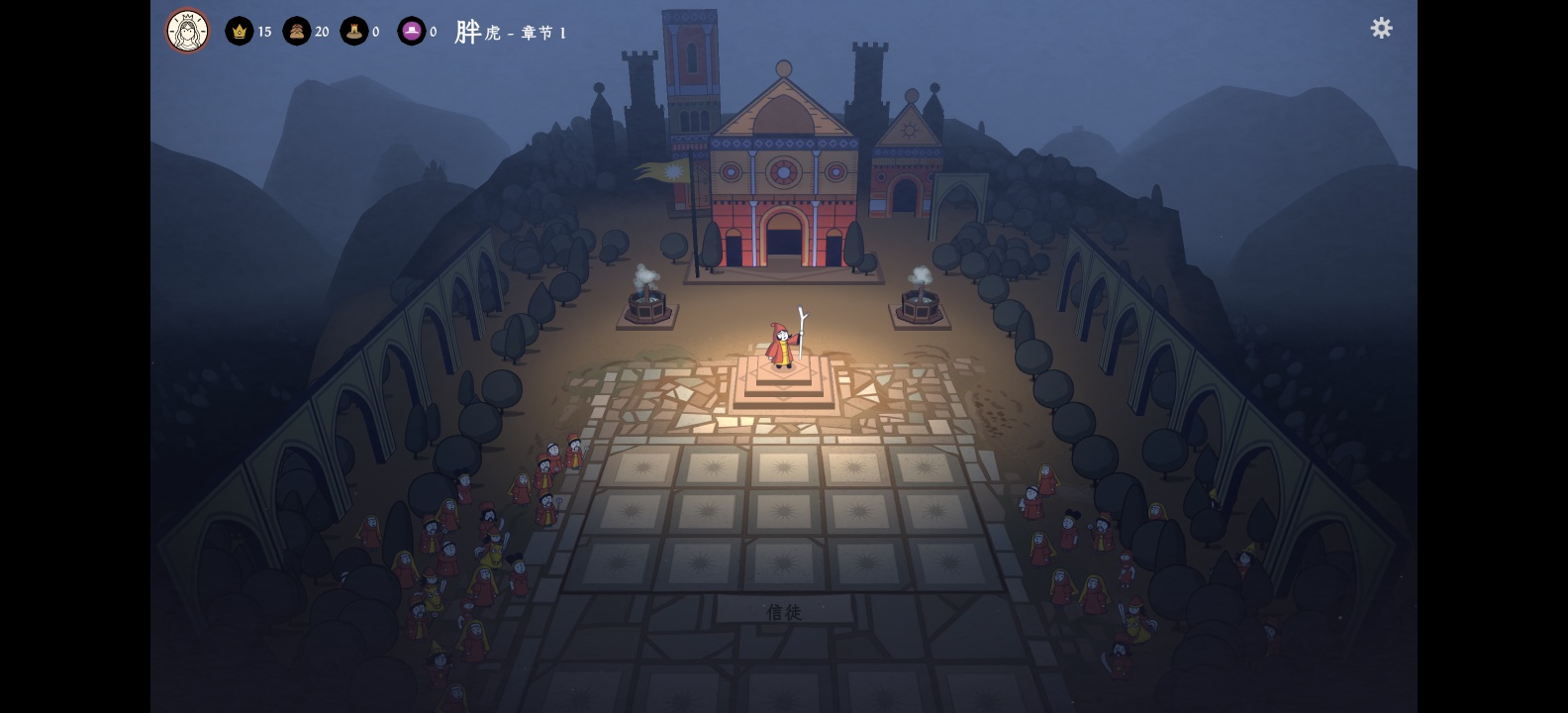Image resolution: width=1568 pixels, height=713 pixels.
Task: Click the smoking brazier right of the podium
Action: click(x=921, y=305)
